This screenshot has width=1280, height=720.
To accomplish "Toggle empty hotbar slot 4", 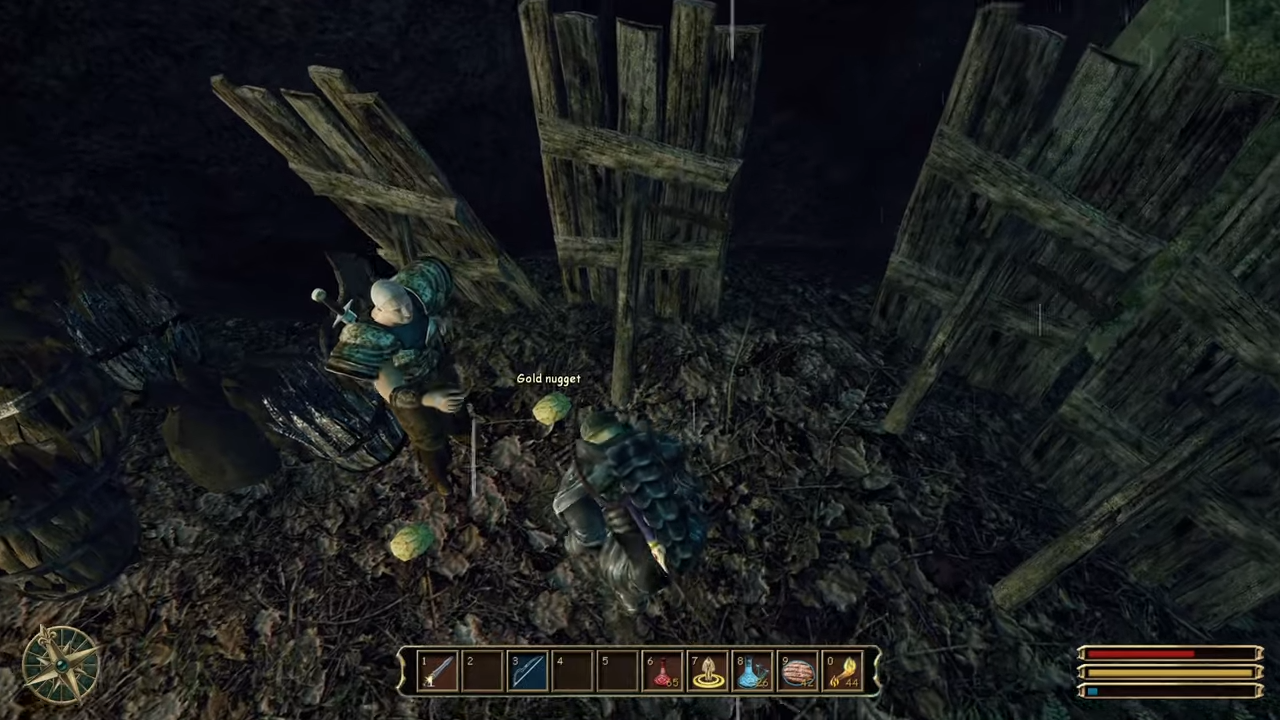I will (573, 670).
